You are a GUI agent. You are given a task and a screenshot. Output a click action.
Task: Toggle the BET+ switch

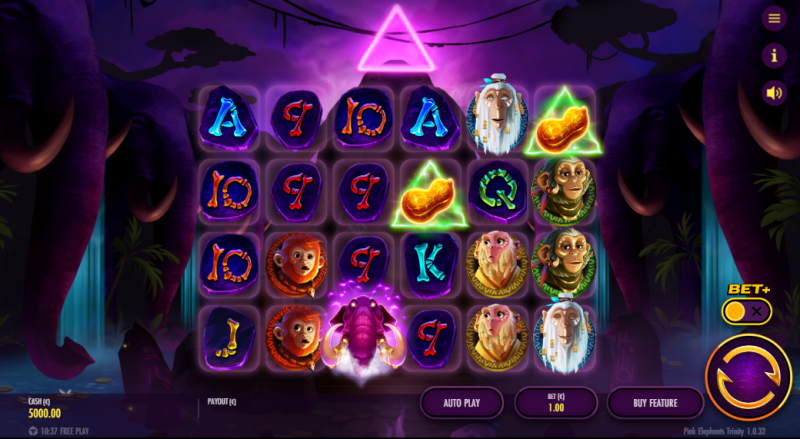748,312
